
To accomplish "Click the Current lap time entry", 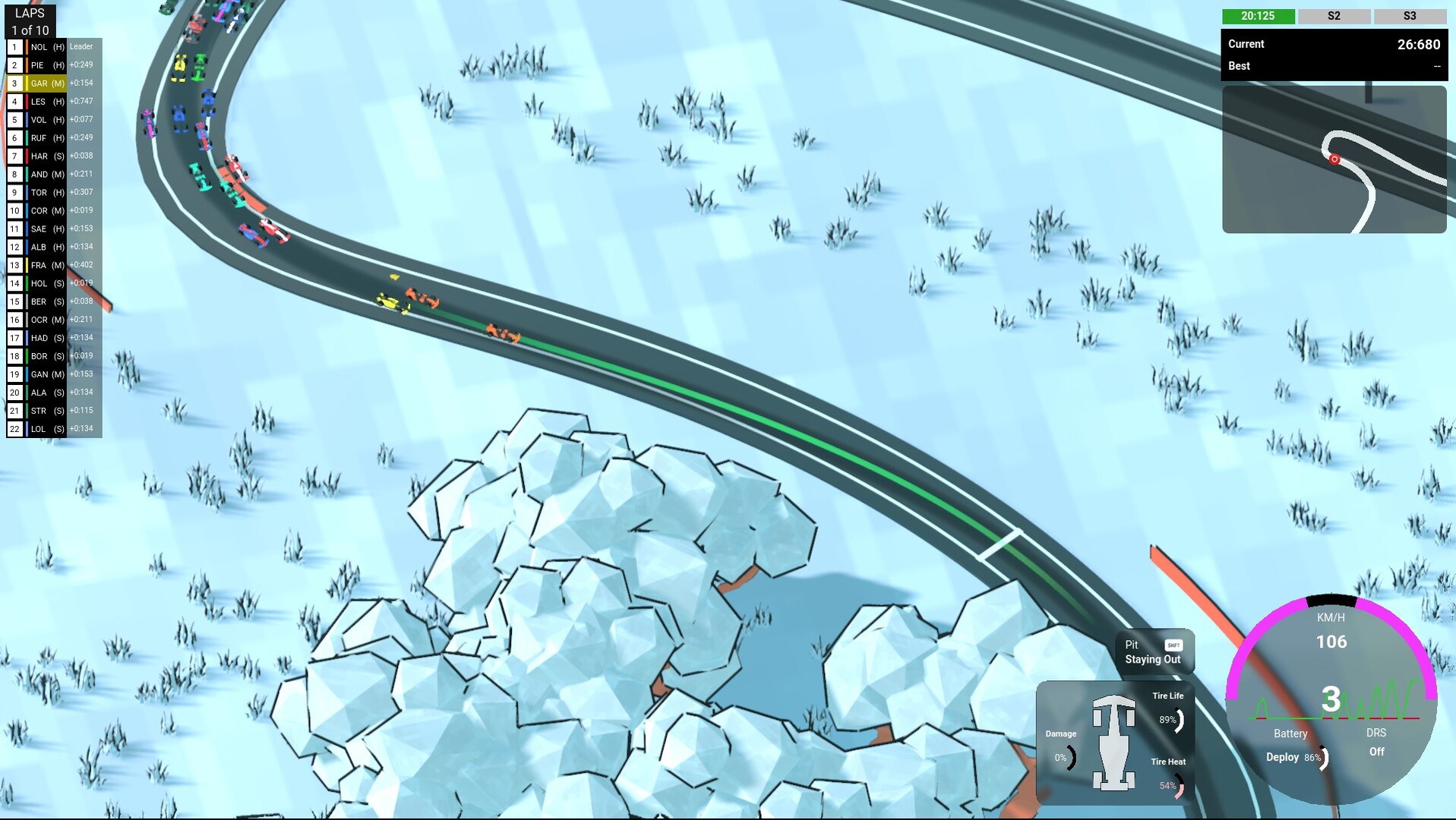I will click(1333, 44).
